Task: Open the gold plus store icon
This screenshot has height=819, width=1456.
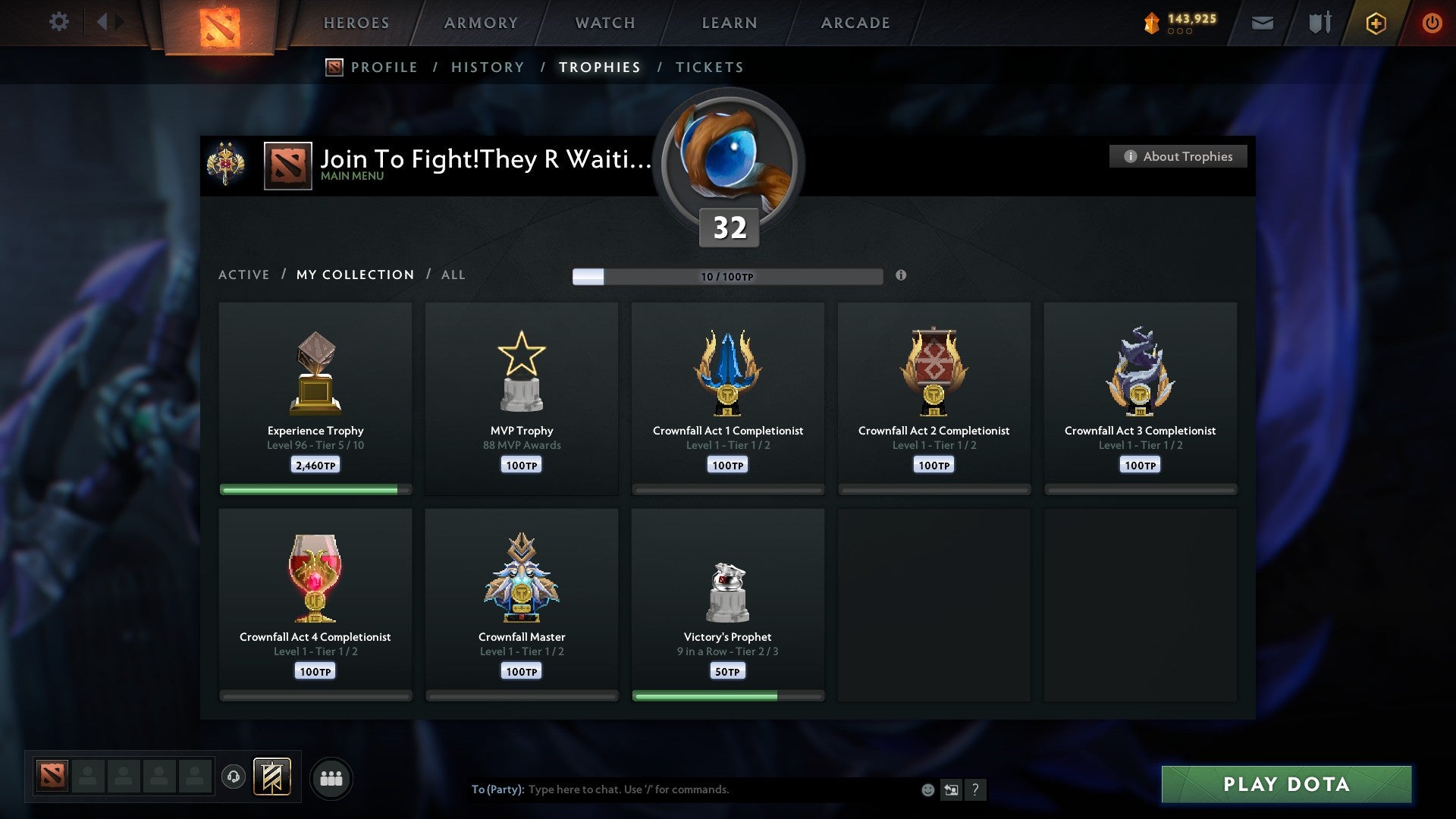Action: pyautogui.click(x=1375, y=23)
